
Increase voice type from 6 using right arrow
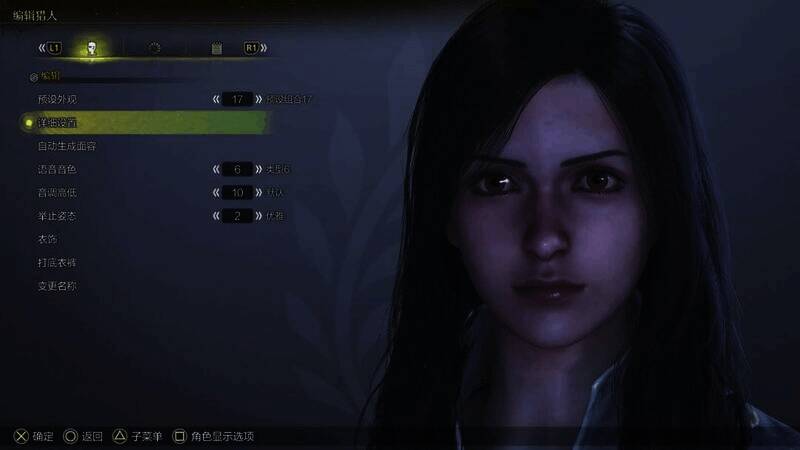[x=259, y=169]
